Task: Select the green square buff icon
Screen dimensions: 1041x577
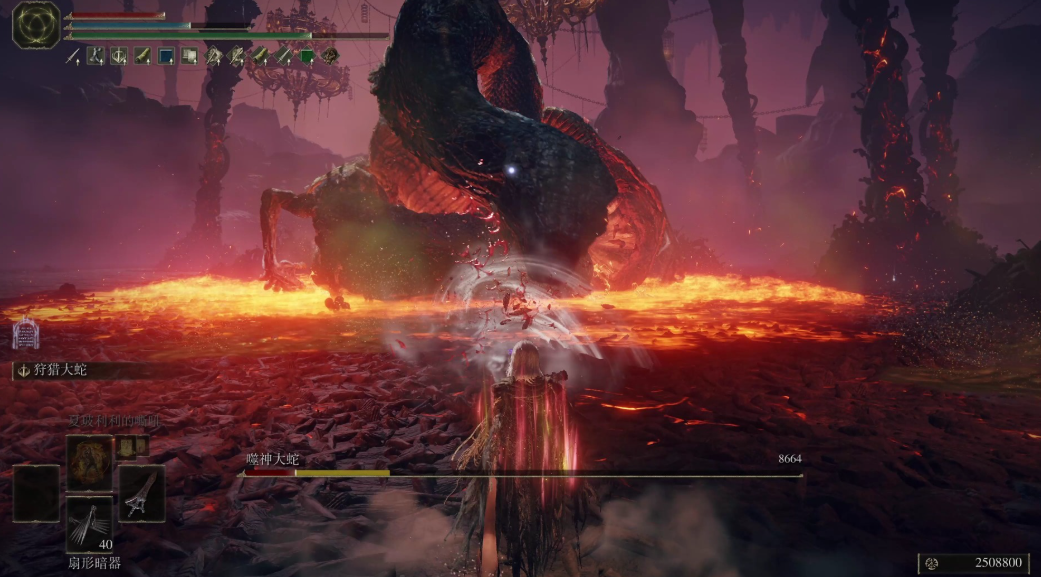Action: point(307,56)
